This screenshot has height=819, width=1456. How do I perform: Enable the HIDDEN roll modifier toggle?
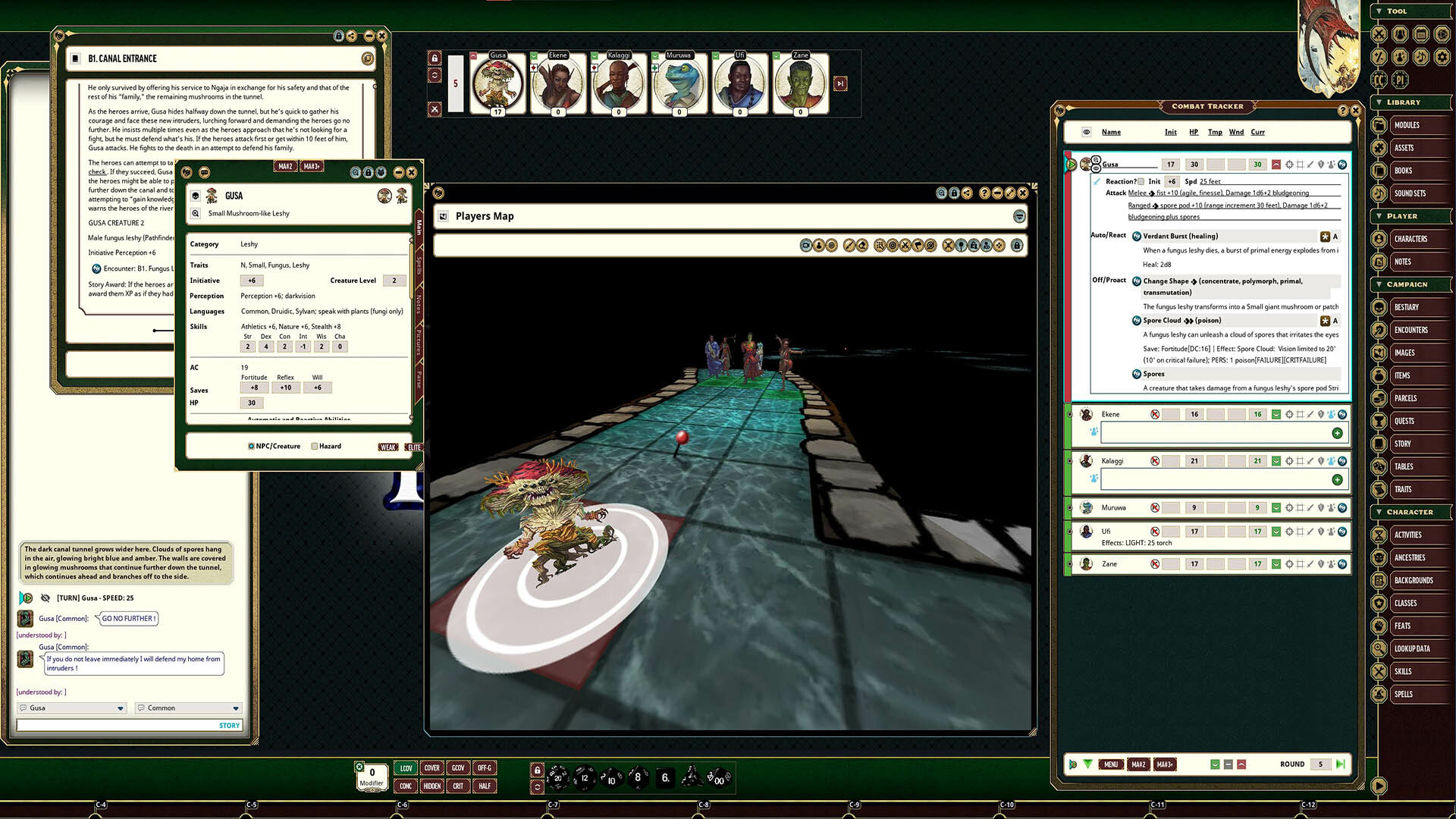(431, 786)
